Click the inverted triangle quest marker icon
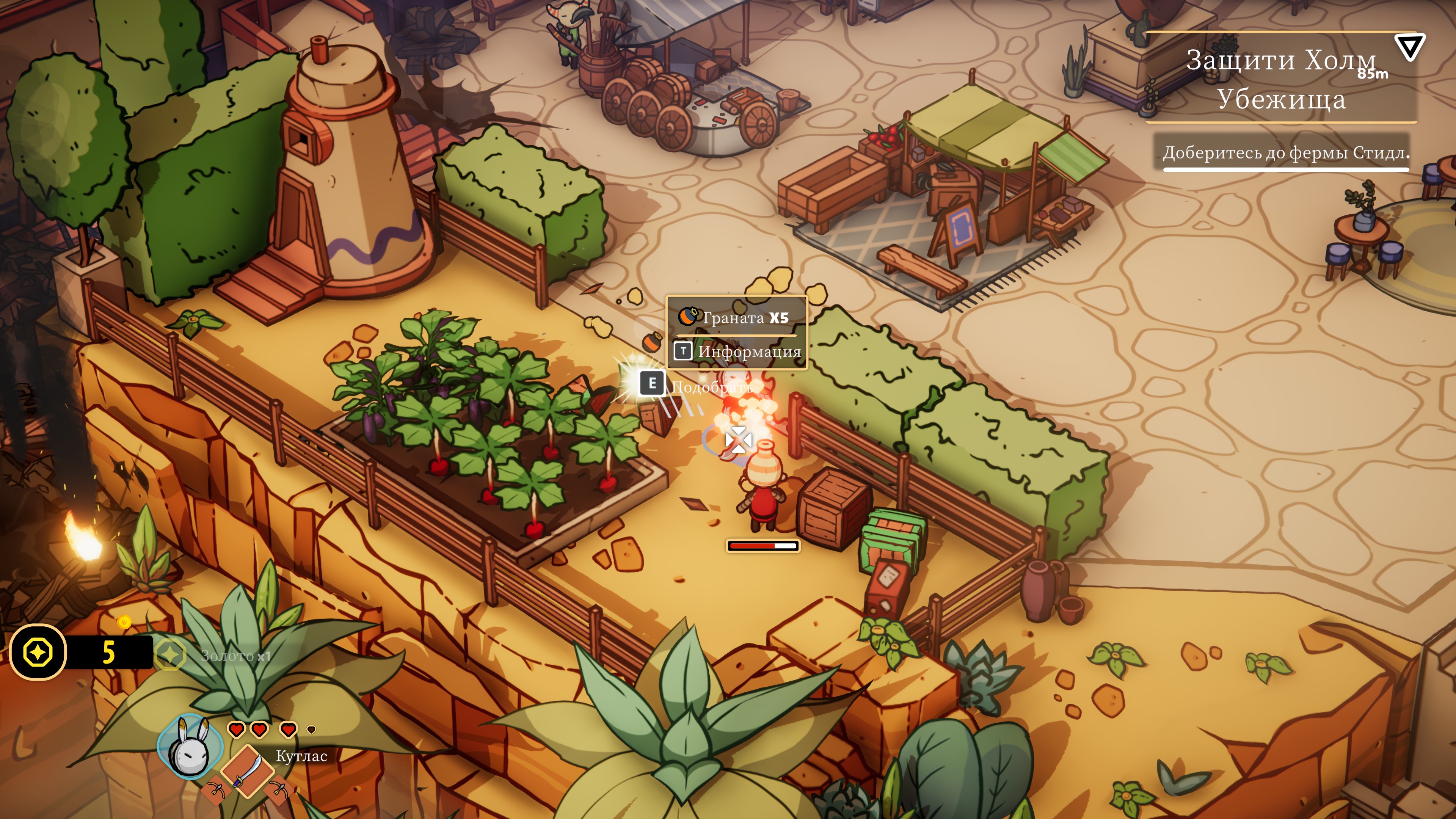The height and width of the screenshot is (819, 1456). 1410,47
